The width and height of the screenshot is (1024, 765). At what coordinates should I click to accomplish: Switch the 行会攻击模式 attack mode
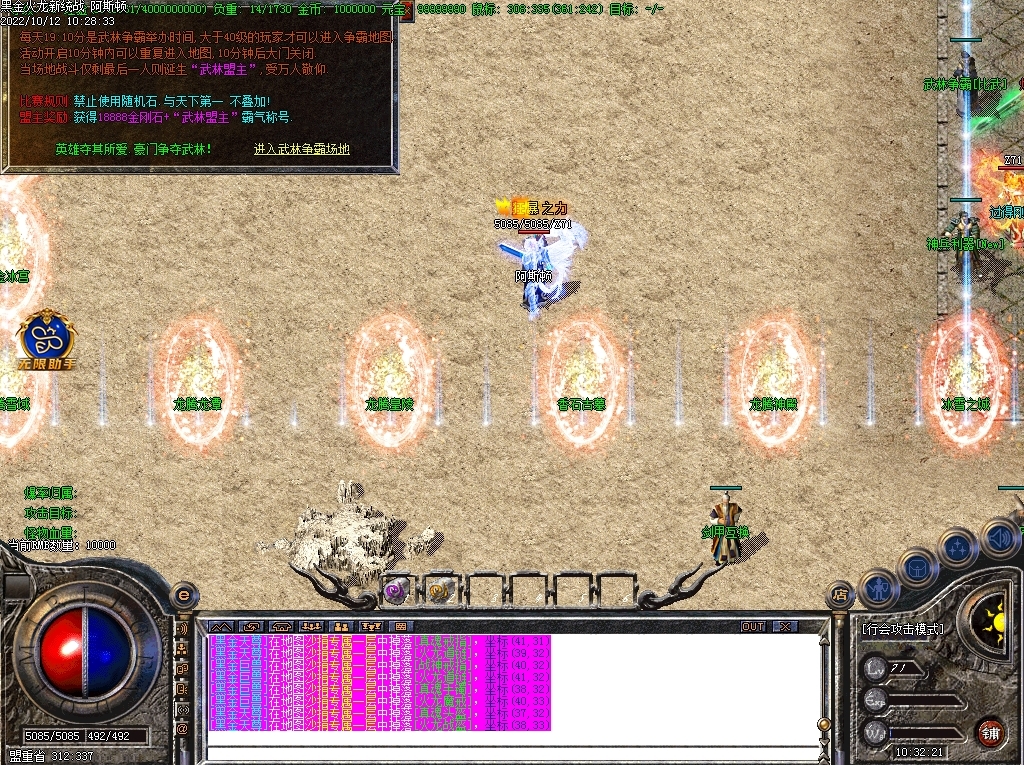902,630
